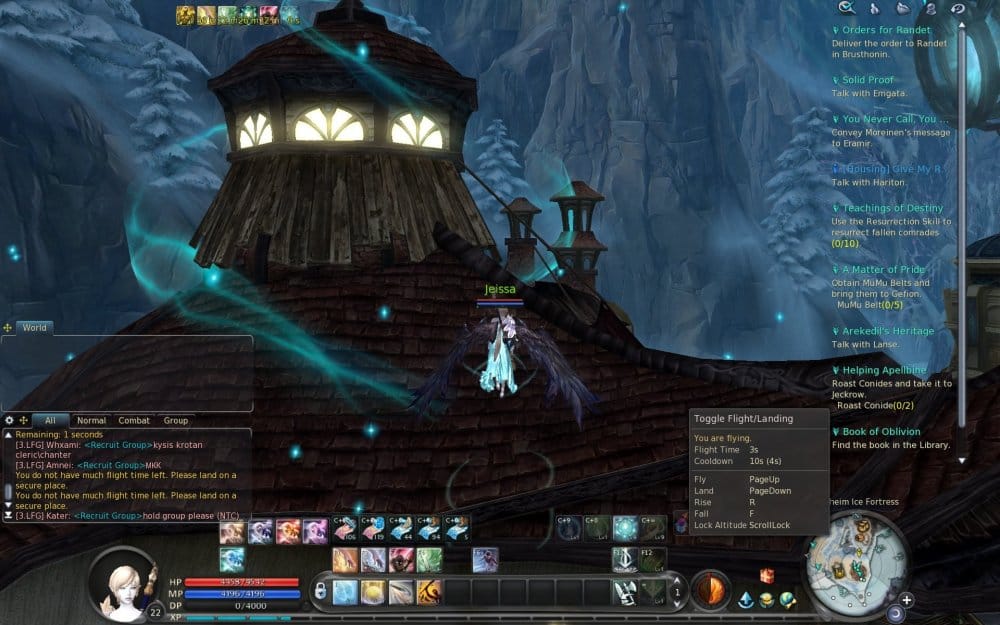Click Jeissa's character portrait
The image size is (1000, 625).
[125, 582]
